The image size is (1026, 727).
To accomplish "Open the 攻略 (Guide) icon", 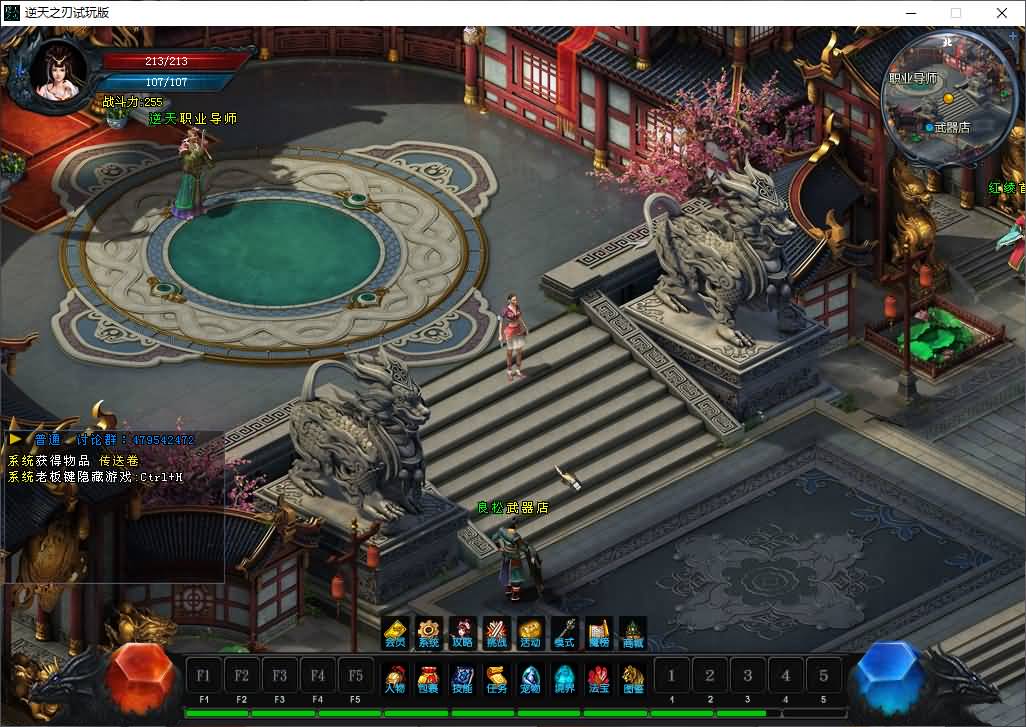I will [462, 632].
